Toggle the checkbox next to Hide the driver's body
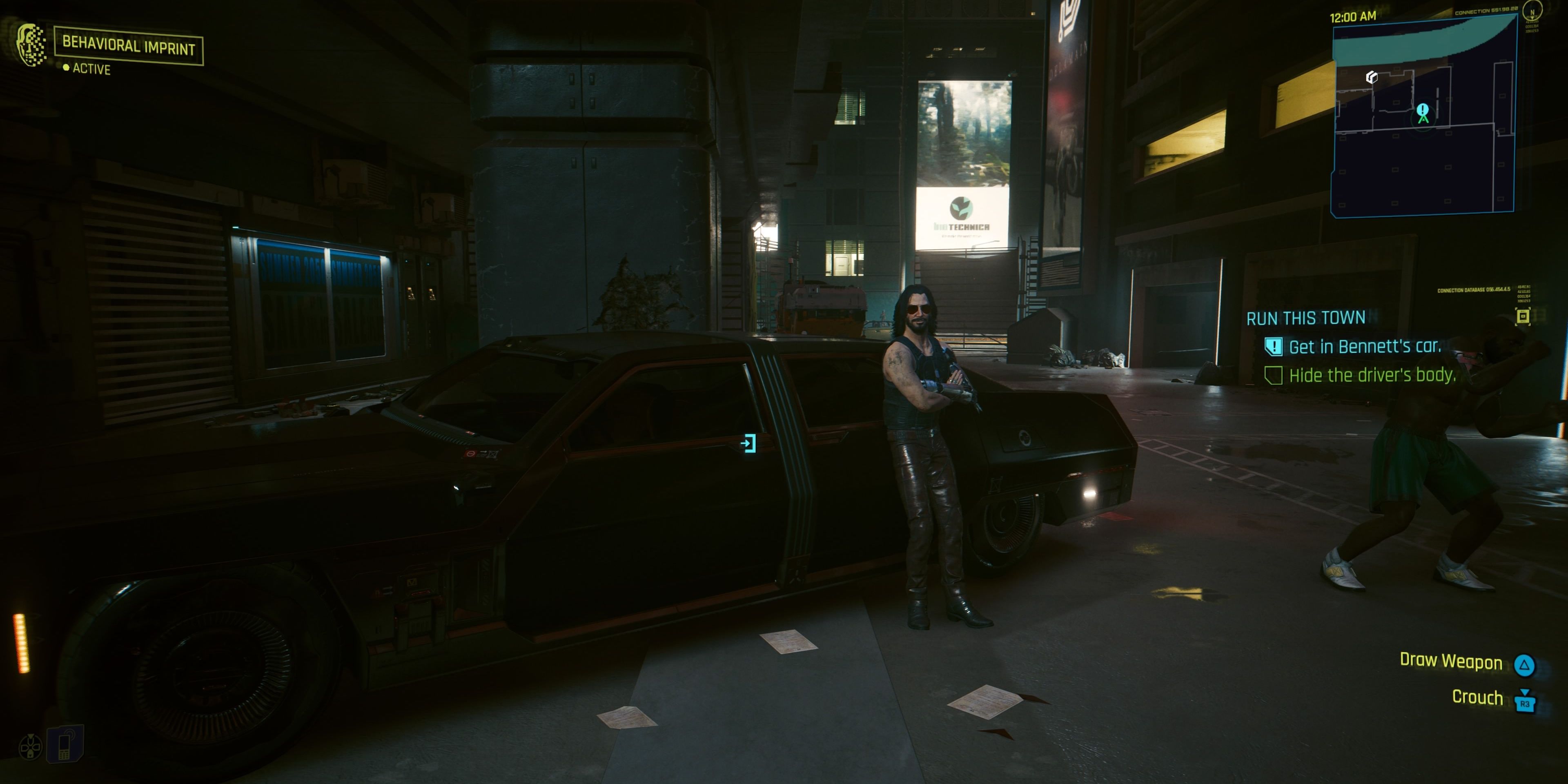 (1274, 376)
